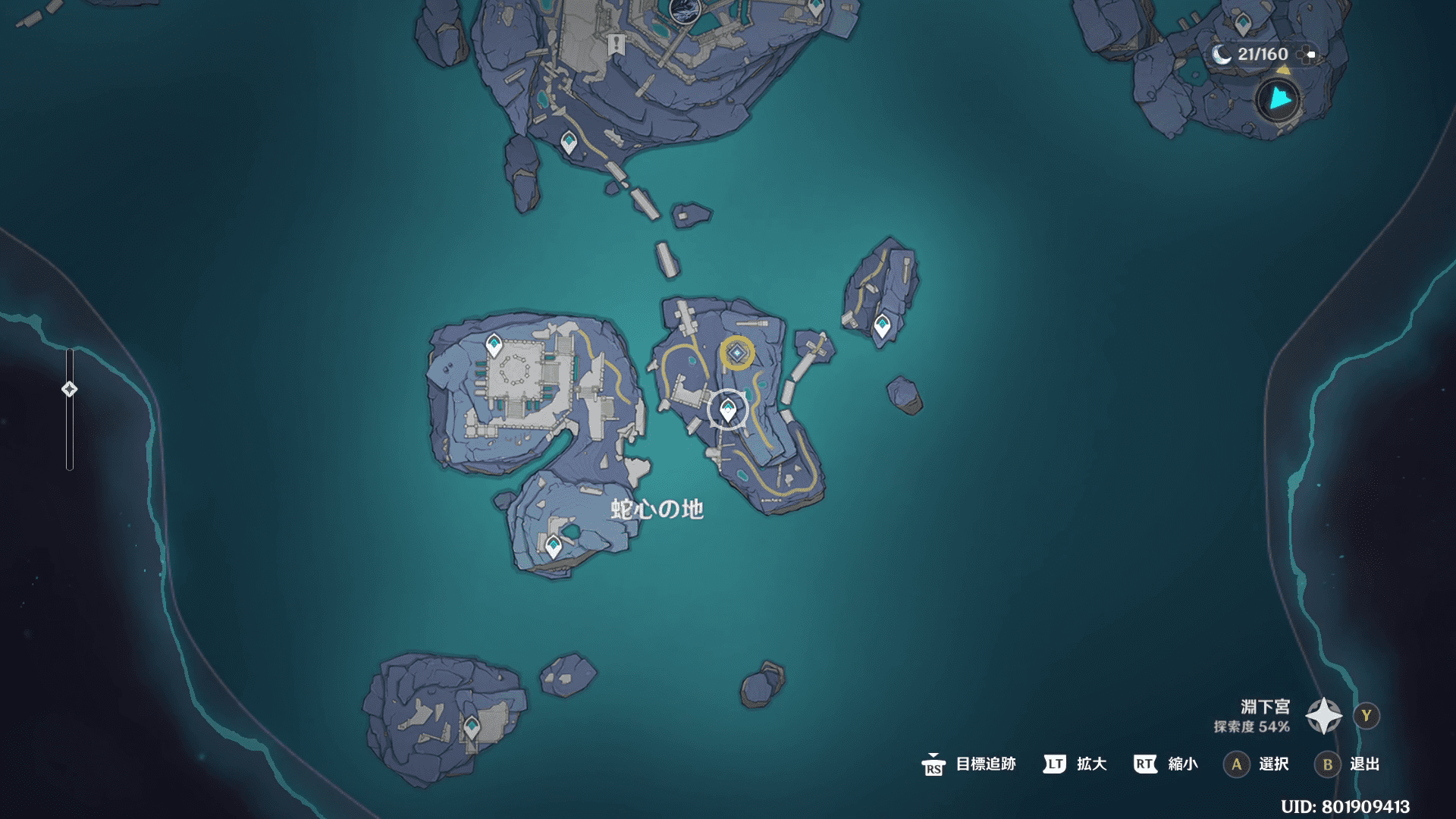Image resolution: width=1456 pixels, height=819 pixels.
Task: Select the waypoint just below the 蛇心の地 label
Action: click(554, 545)
